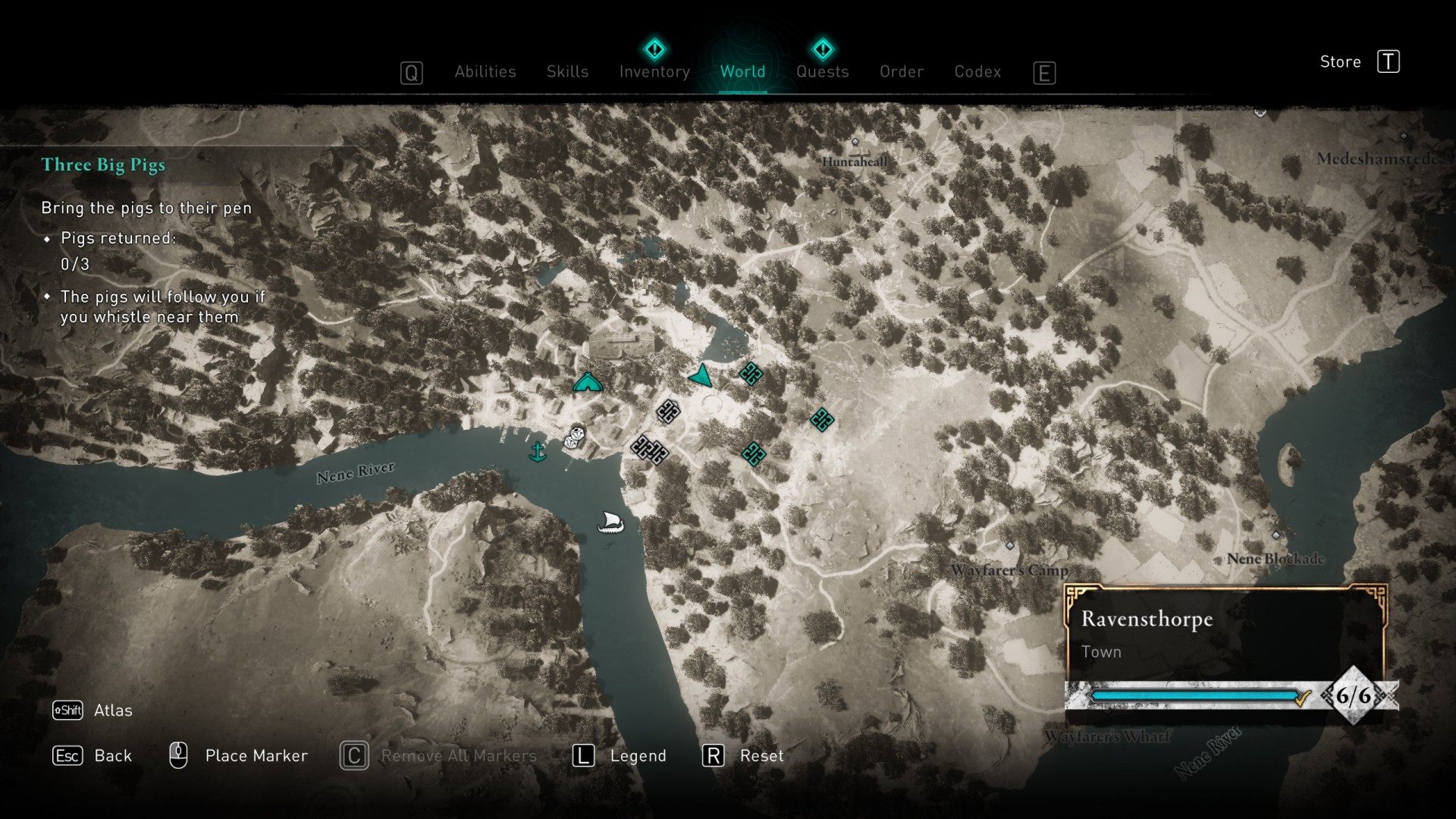Screen dimensions: 1456x819
Task: Select the Huntaheall location marker
Action: pos(855,143)
